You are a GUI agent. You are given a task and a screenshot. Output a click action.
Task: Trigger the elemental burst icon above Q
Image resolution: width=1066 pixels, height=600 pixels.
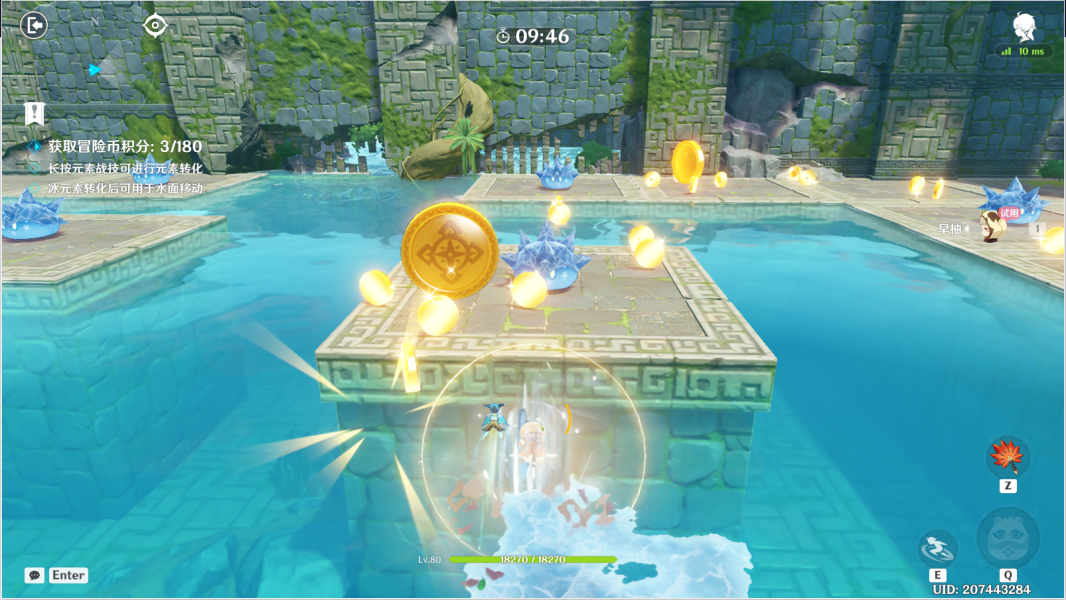point(1007,539)
